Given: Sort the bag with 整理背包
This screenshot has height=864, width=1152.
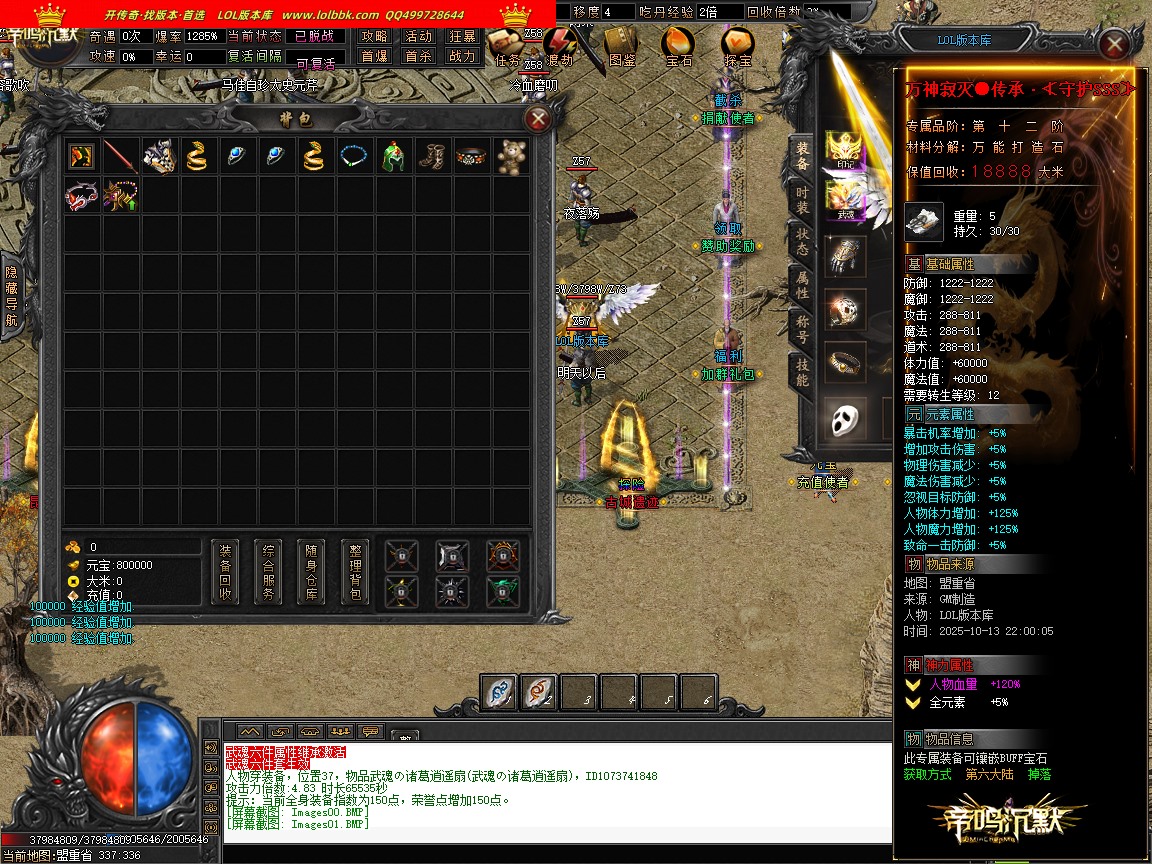Looking at the screenshot, I should pos(355,572).
